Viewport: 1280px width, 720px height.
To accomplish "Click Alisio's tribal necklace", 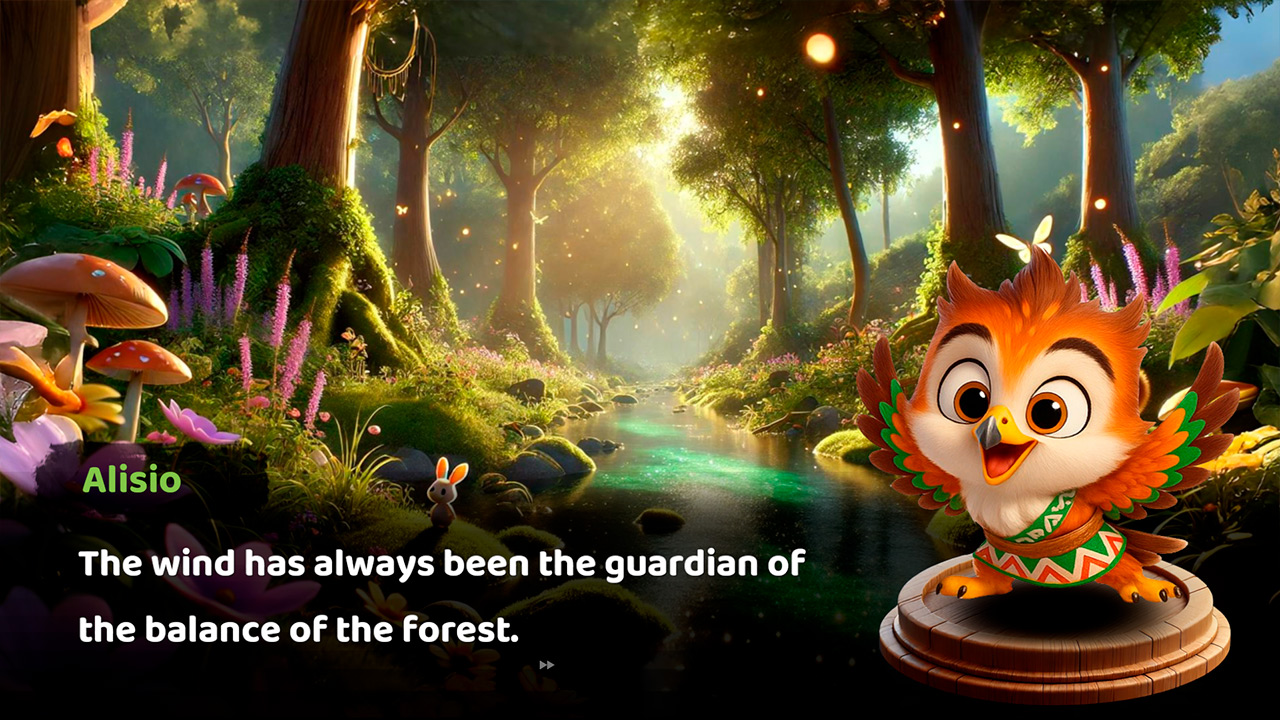I will pyautogui.click(x=1040, y=530).
